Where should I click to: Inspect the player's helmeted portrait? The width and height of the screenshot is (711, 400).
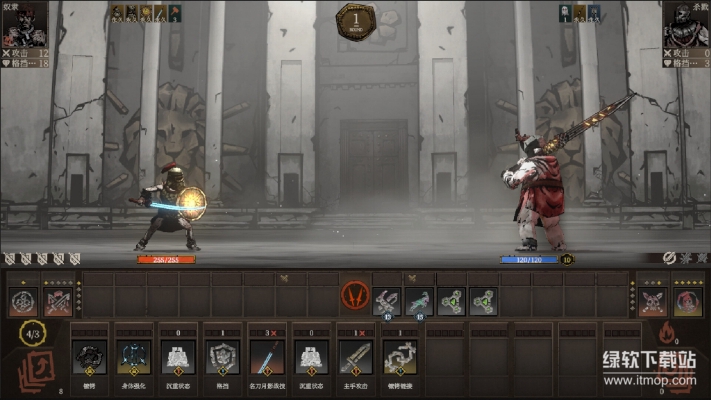[24, 22]
